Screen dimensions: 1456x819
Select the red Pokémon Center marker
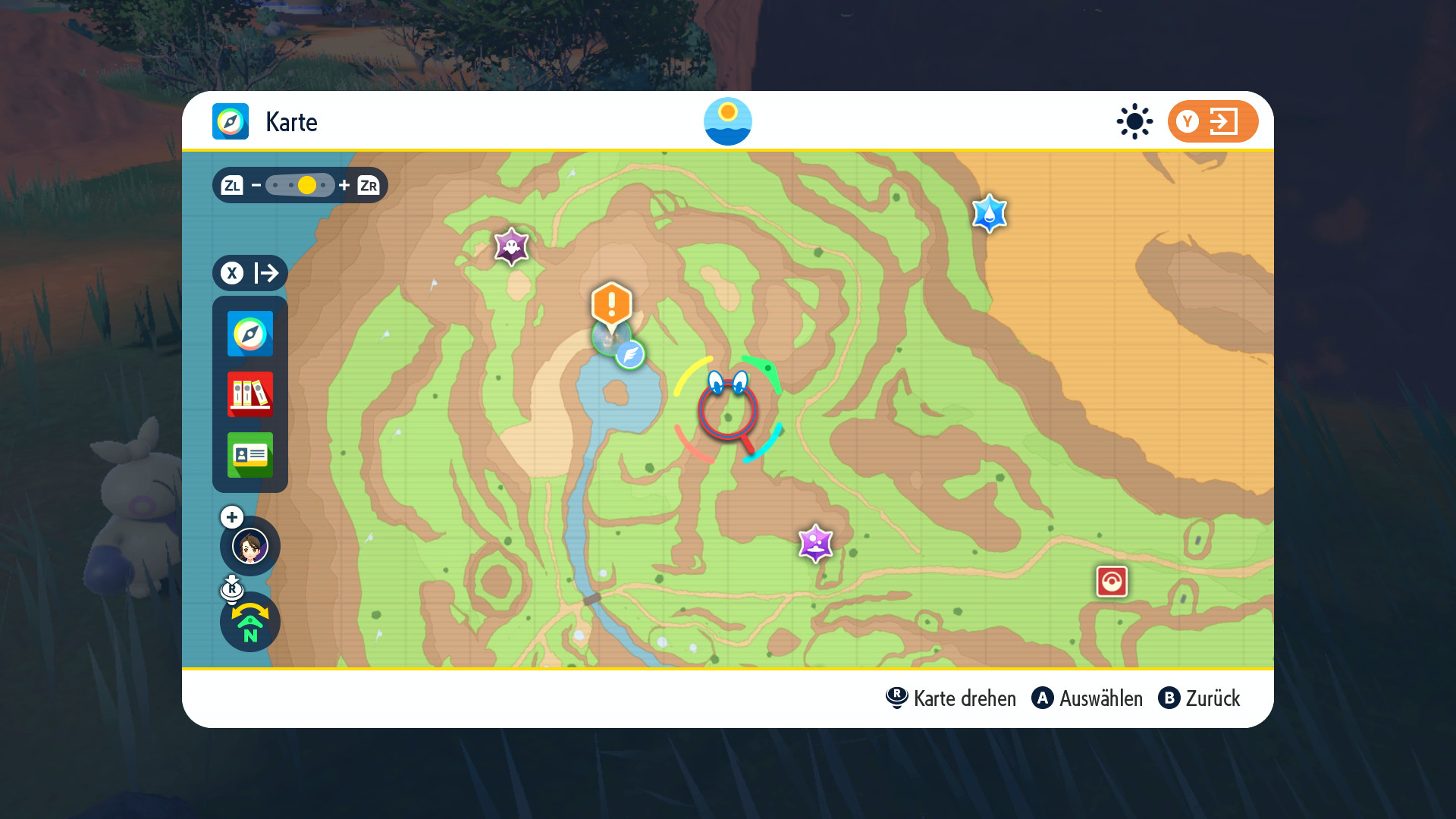(1112, 582)
